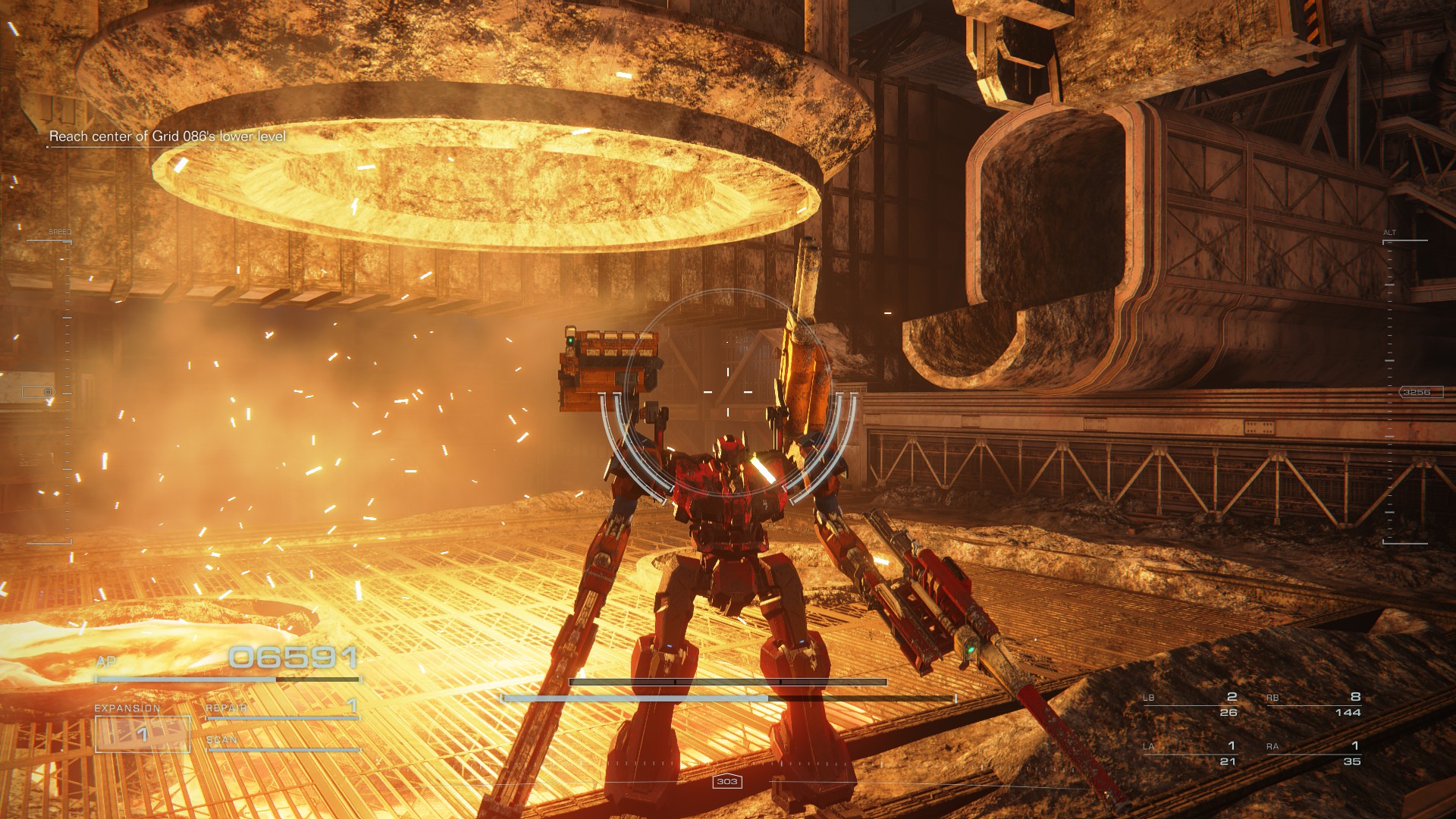The image size is (1456, 819).
Task: Choose the RA right arm weapon slot
Action: pos(1314,753)
